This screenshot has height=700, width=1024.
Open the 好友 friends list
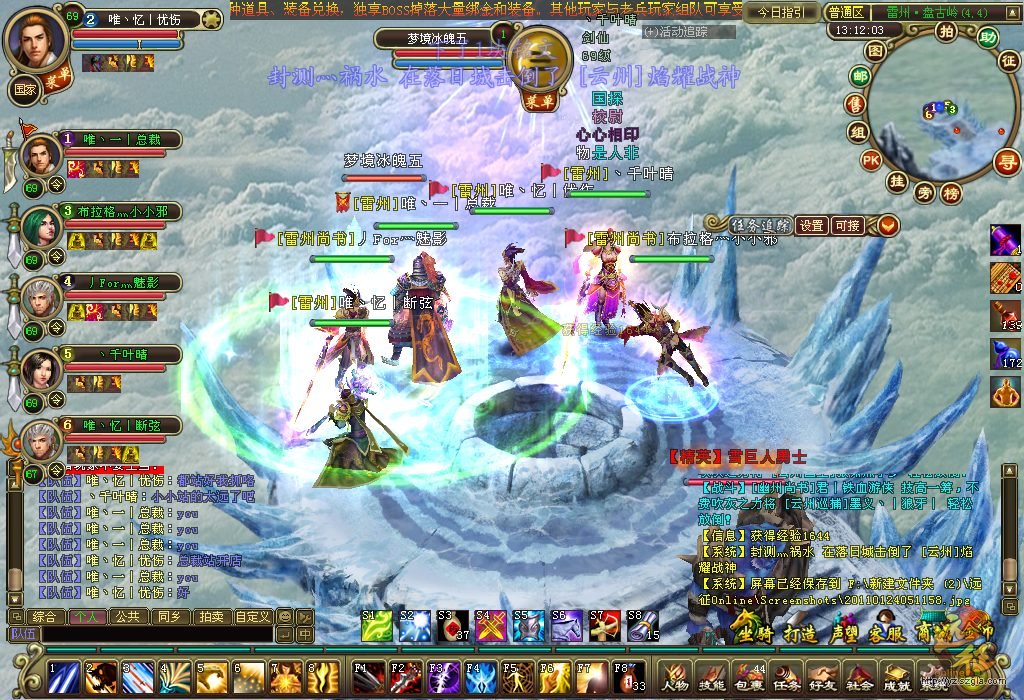[x=821, y=677]
